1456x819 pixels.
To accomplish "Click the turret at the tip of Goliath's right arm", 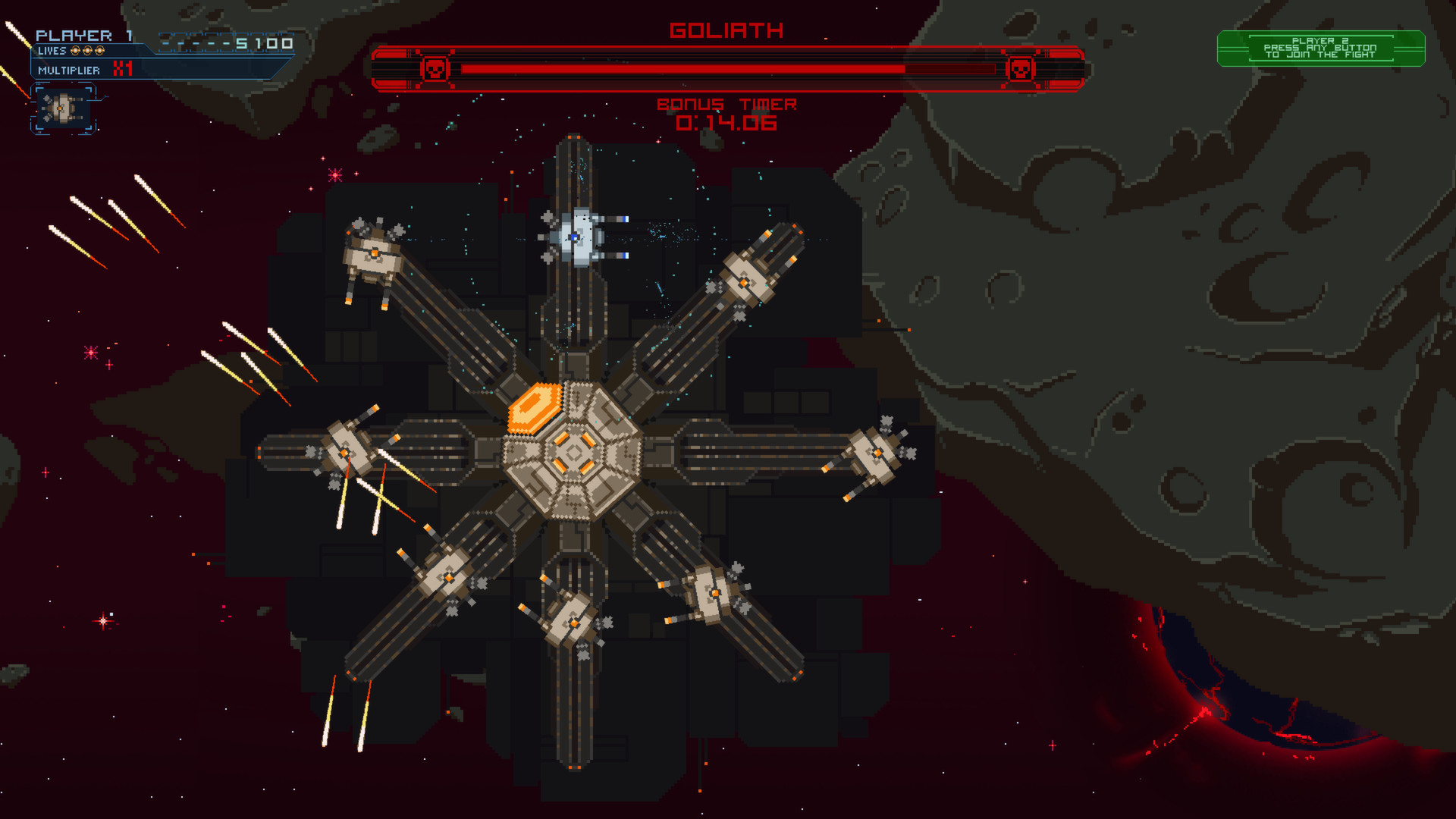I will (876, 453).
